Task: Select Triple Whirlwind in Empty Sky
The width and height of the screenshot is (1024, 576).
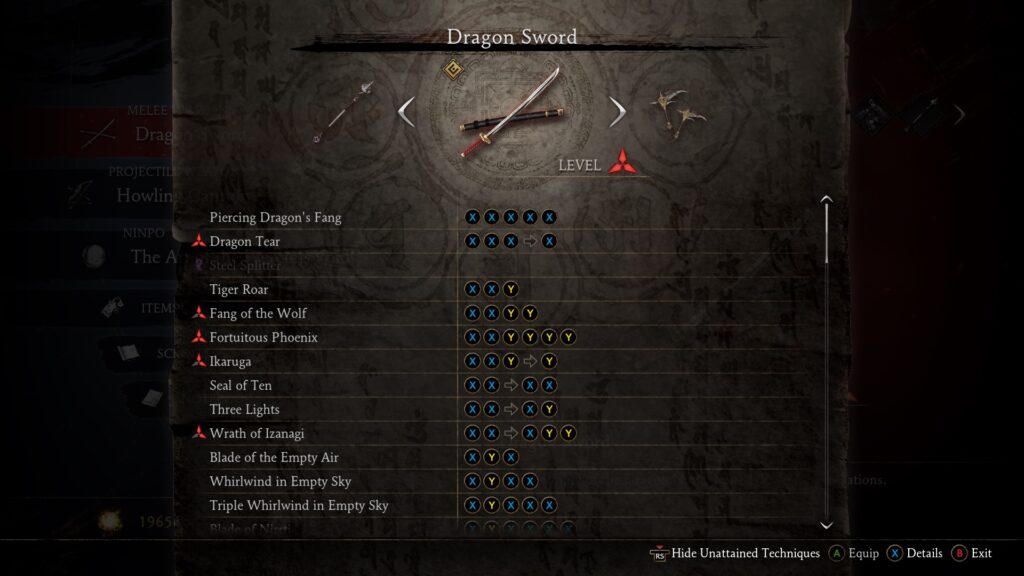Action: click(299, 505)
